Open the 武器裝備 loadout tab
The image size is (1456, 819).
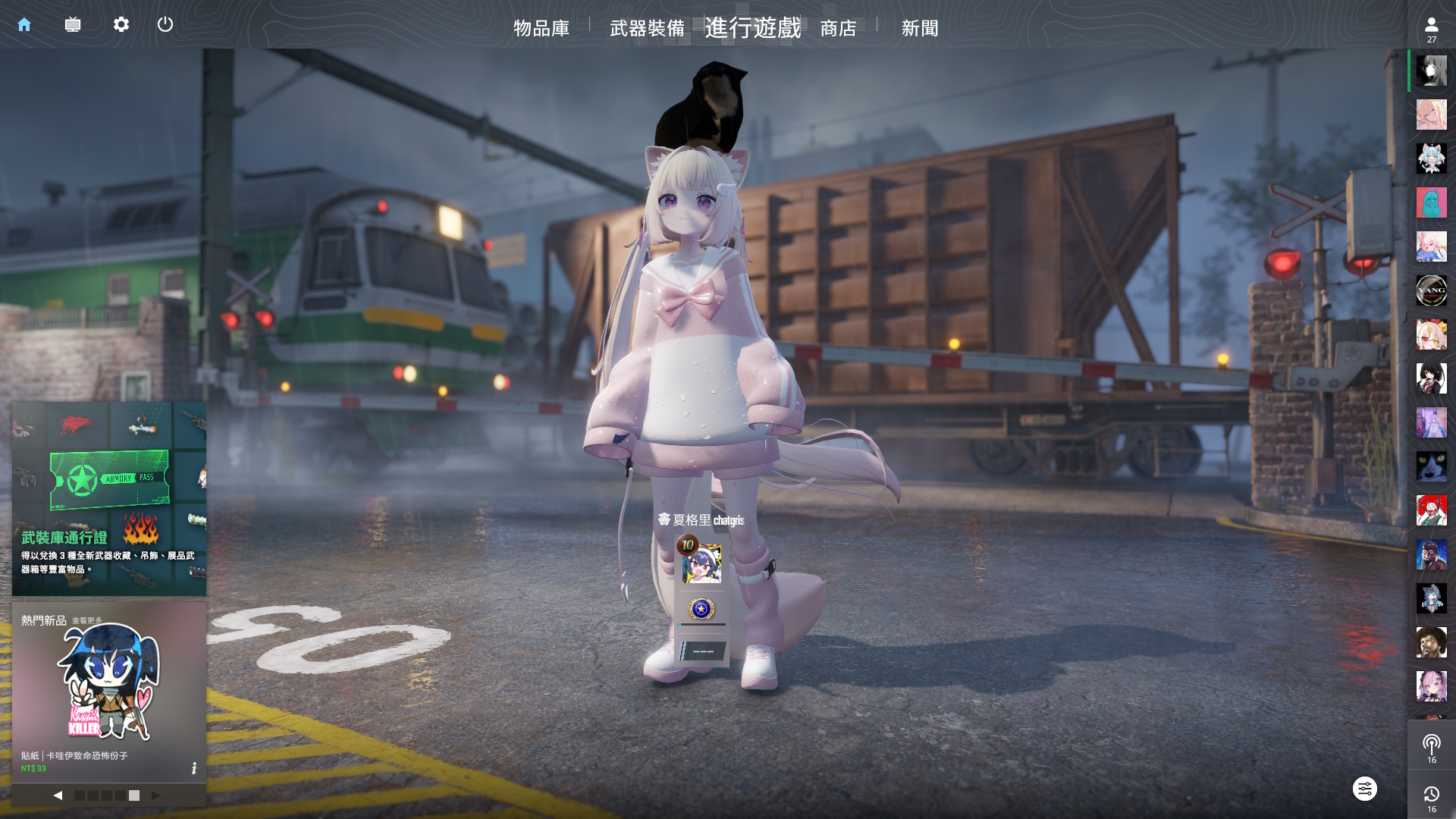(647, 28)
